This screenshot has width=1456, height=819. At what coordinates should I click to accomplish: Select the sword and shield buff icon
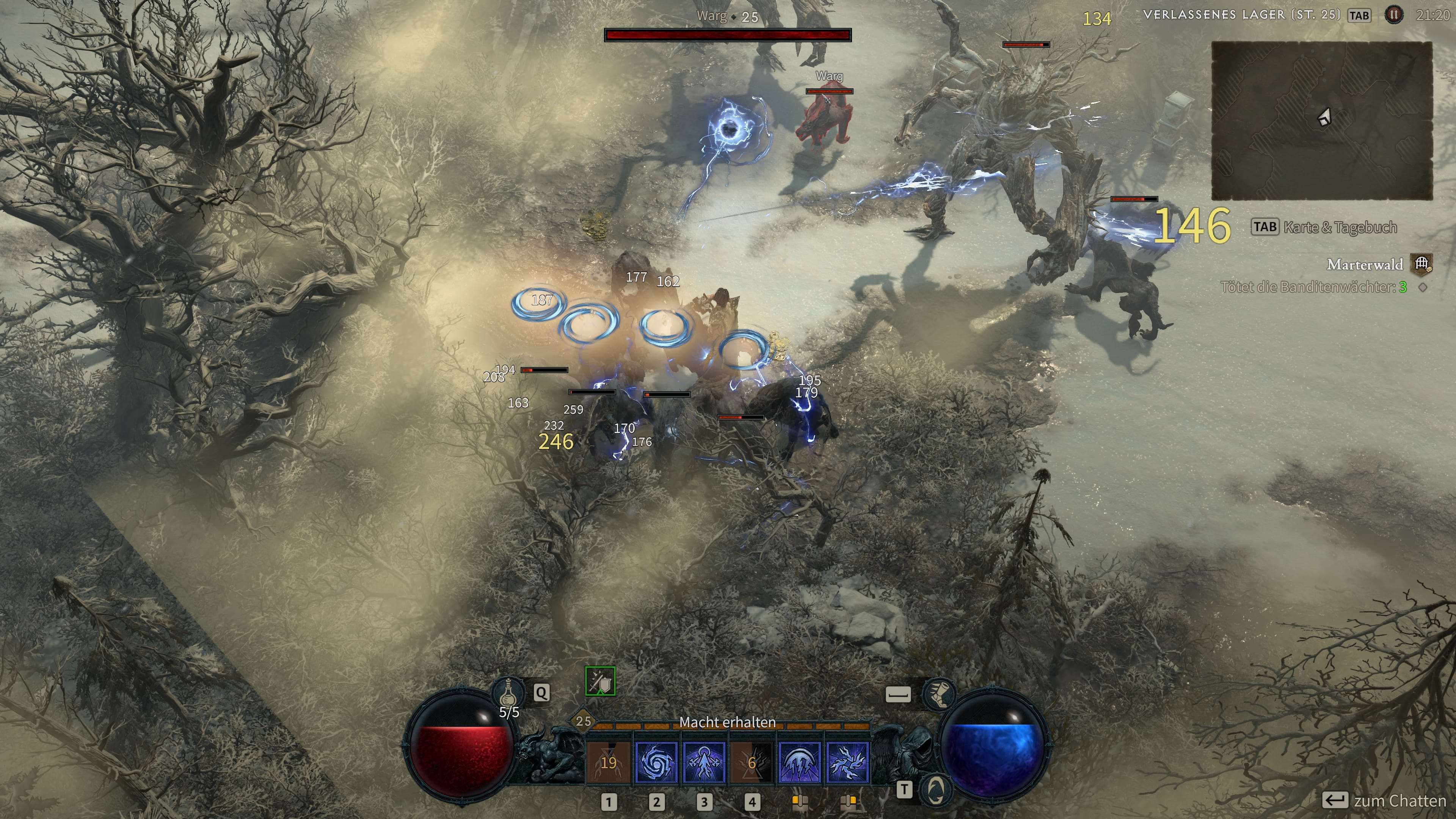click(x=600, y=682)
